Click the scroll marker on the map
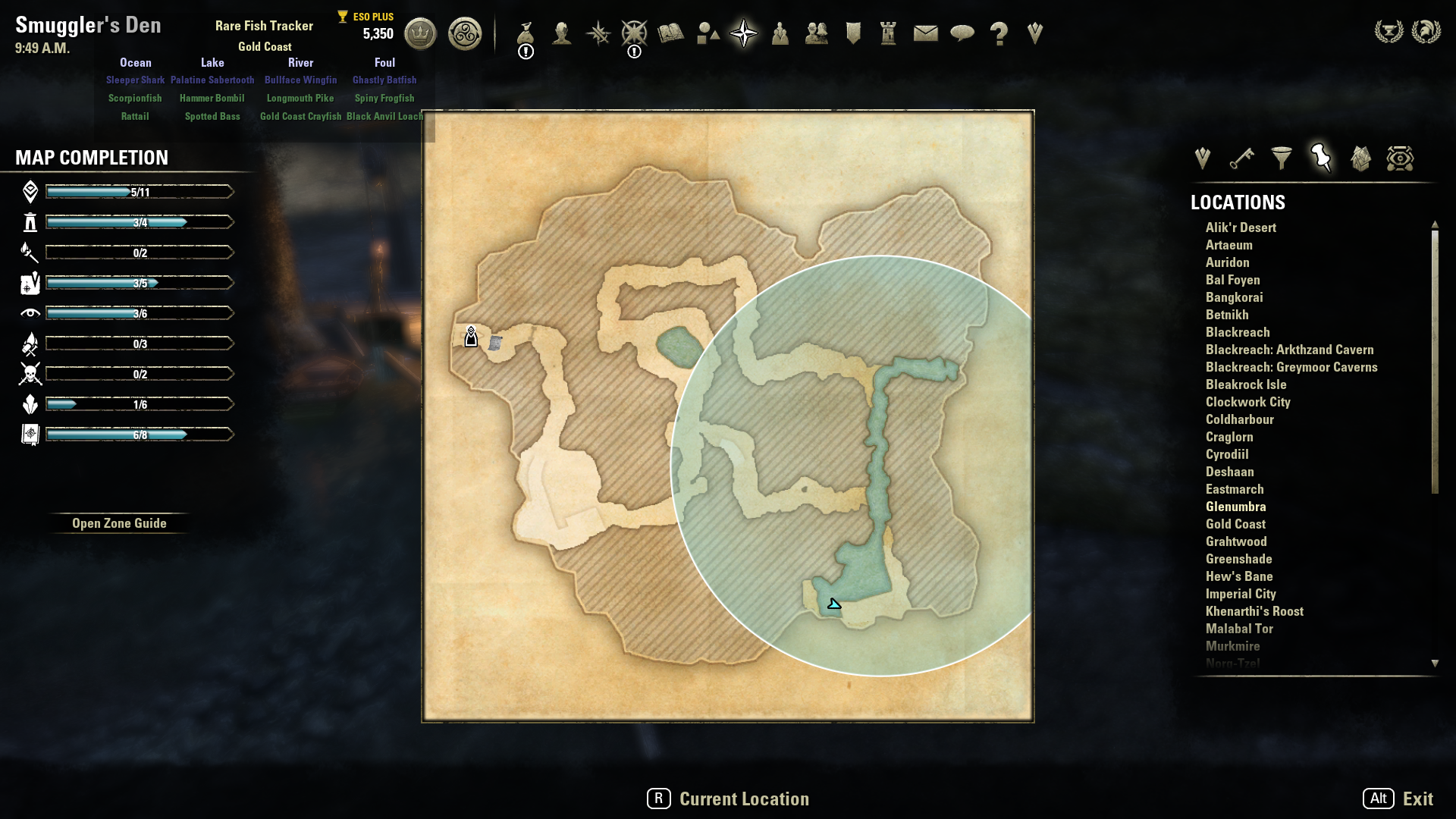The width and height of the screenshot is (1456, 819). click(495, 343)
